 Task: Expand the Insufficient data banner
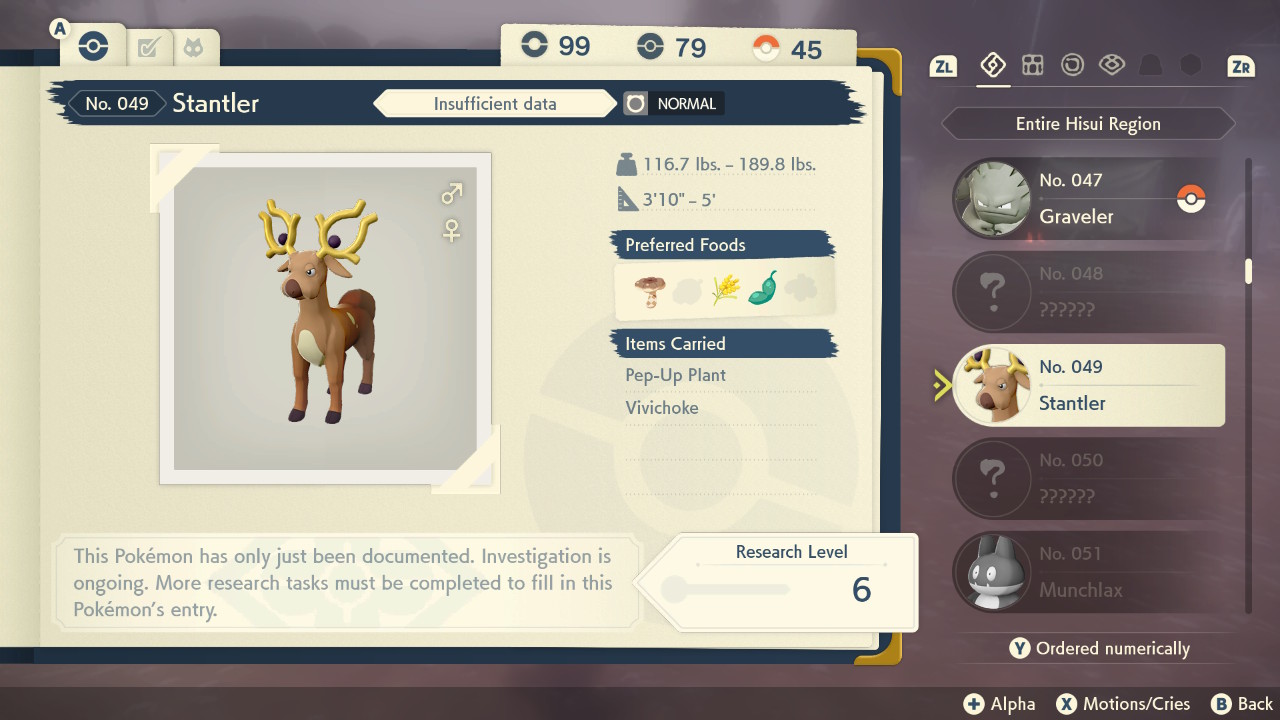click(x=495, y=103)
